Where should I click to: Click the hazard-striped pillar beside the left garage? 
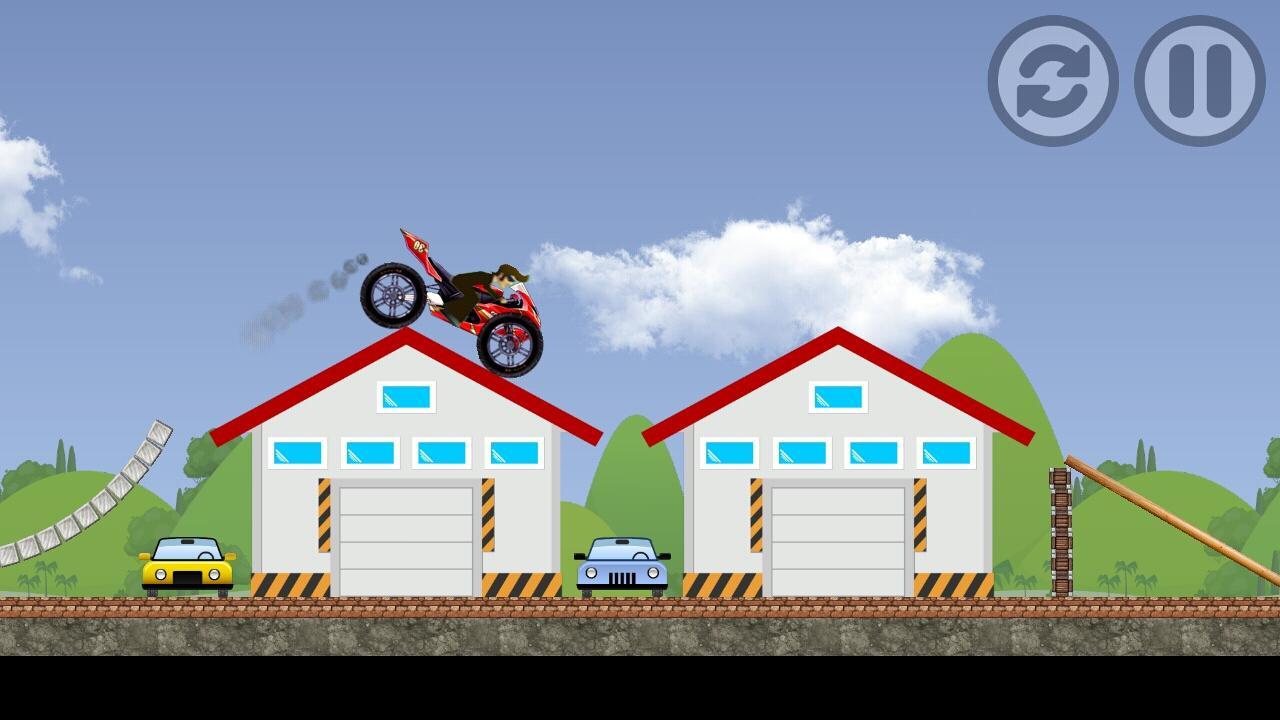pyautogui.click(x=327, y=515)
